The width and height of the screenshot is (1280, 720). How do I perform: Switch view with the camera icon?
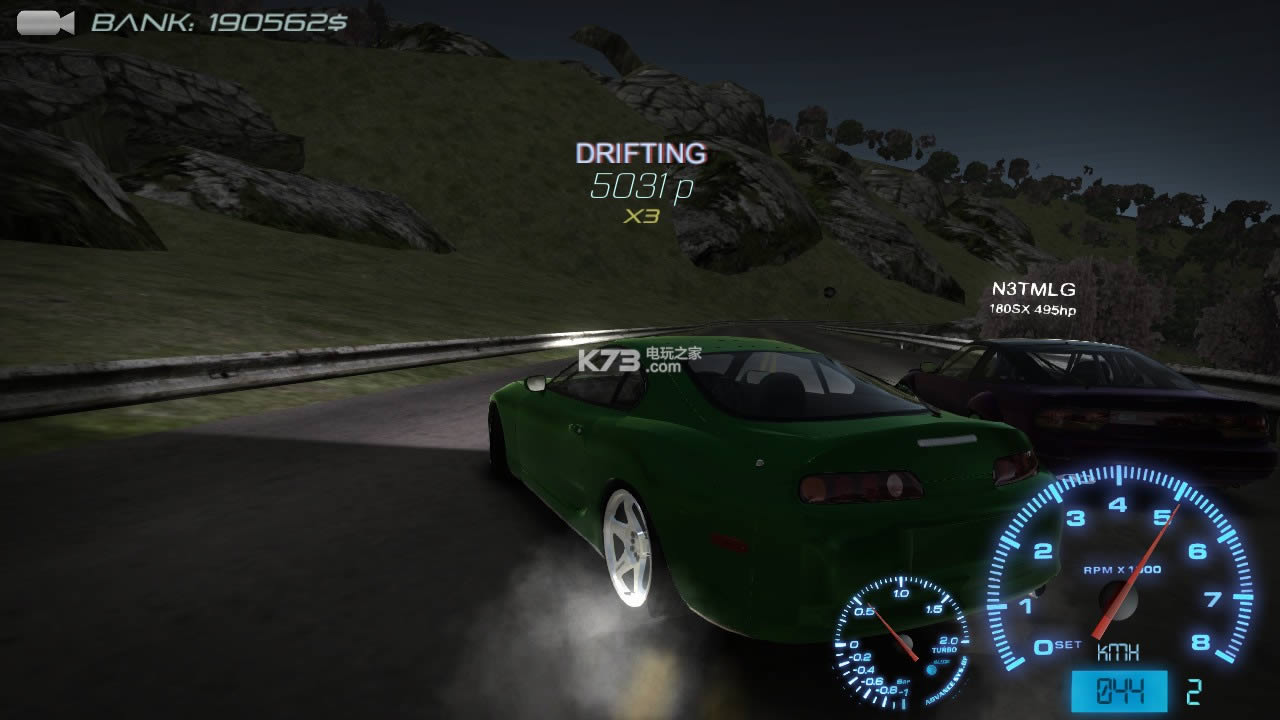(x=45, y=23)
